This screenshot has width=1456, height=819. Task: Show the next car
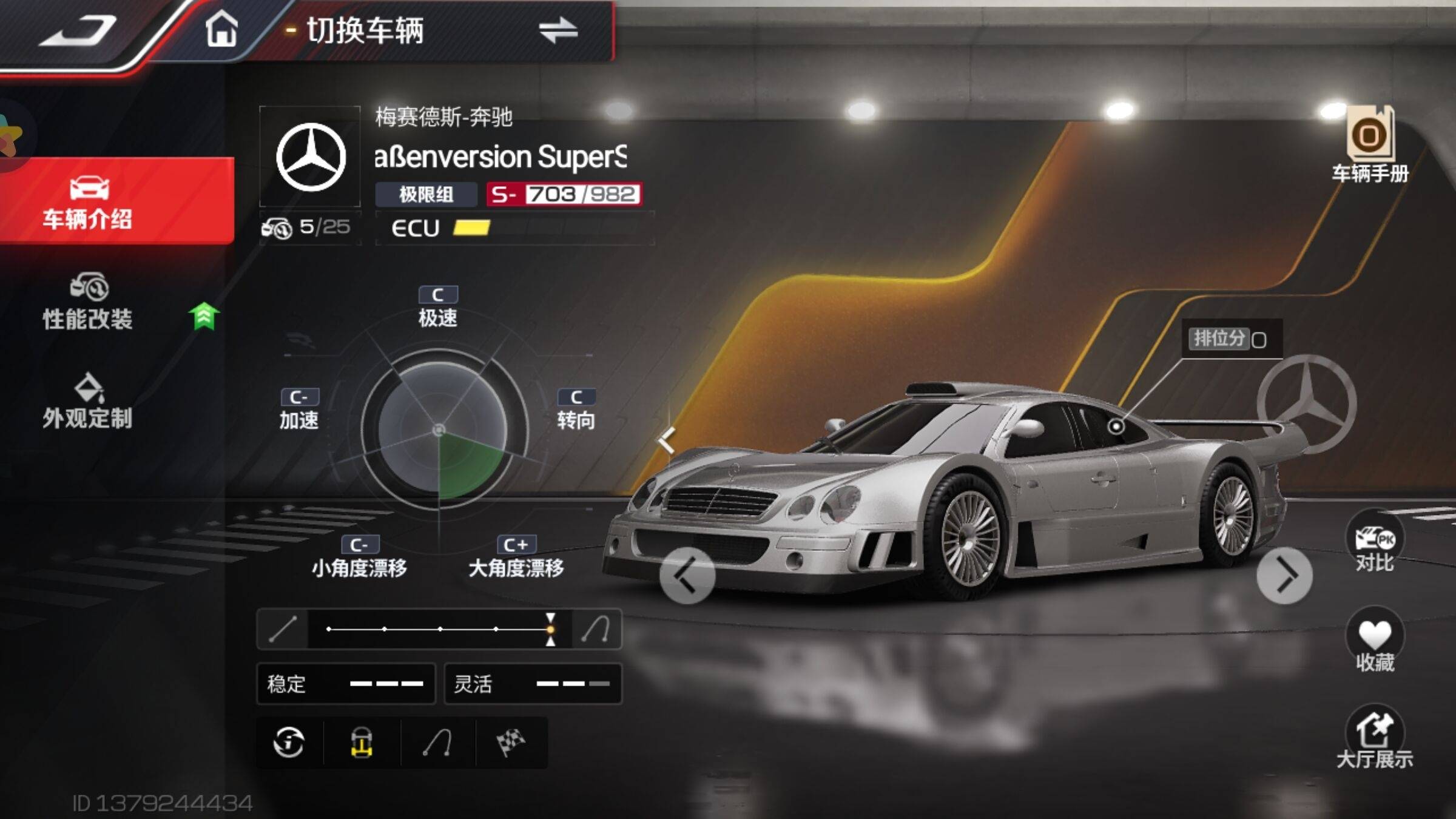point(1284,576)
